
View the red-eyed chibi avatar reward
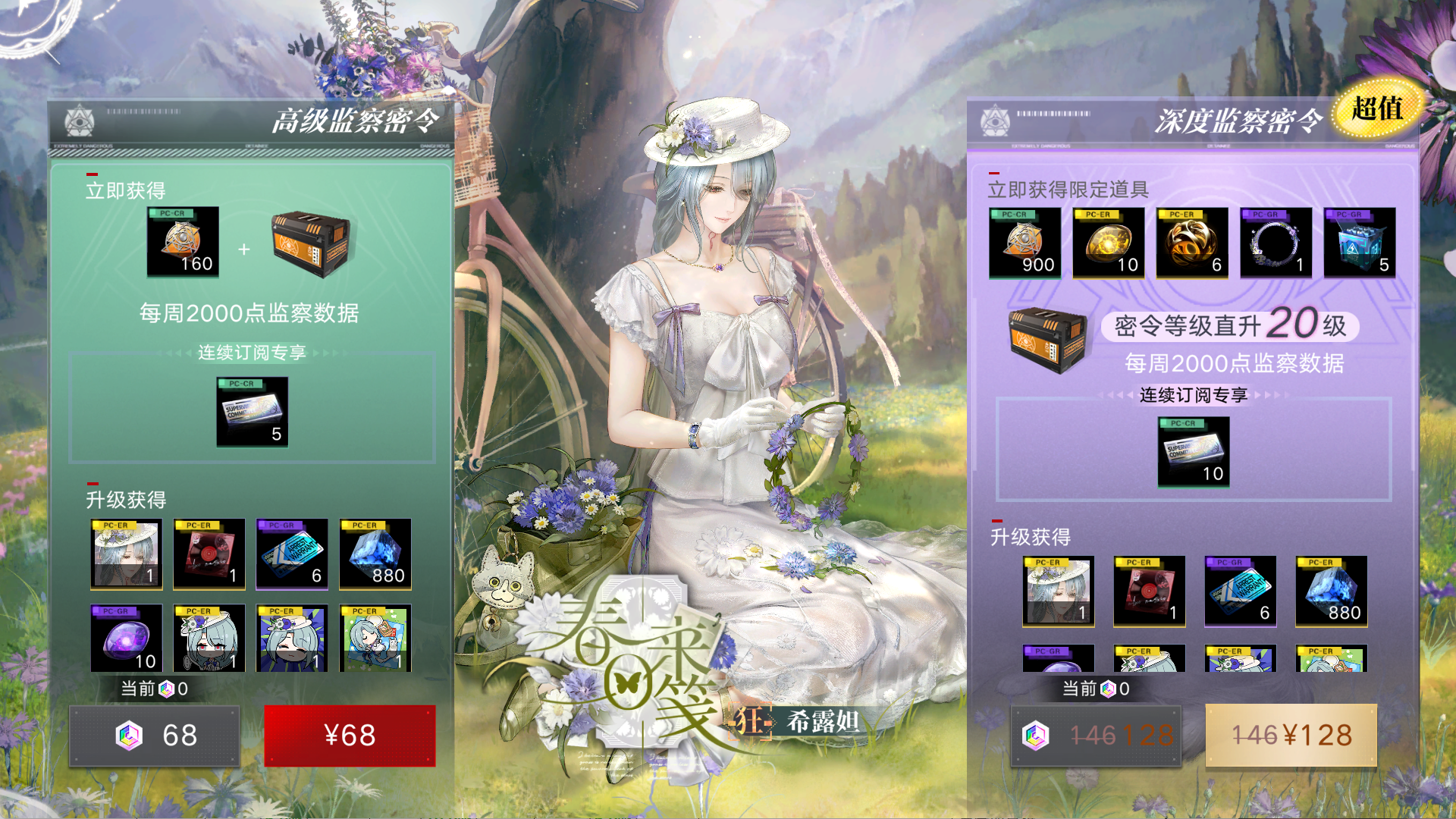tap(209, 638)
